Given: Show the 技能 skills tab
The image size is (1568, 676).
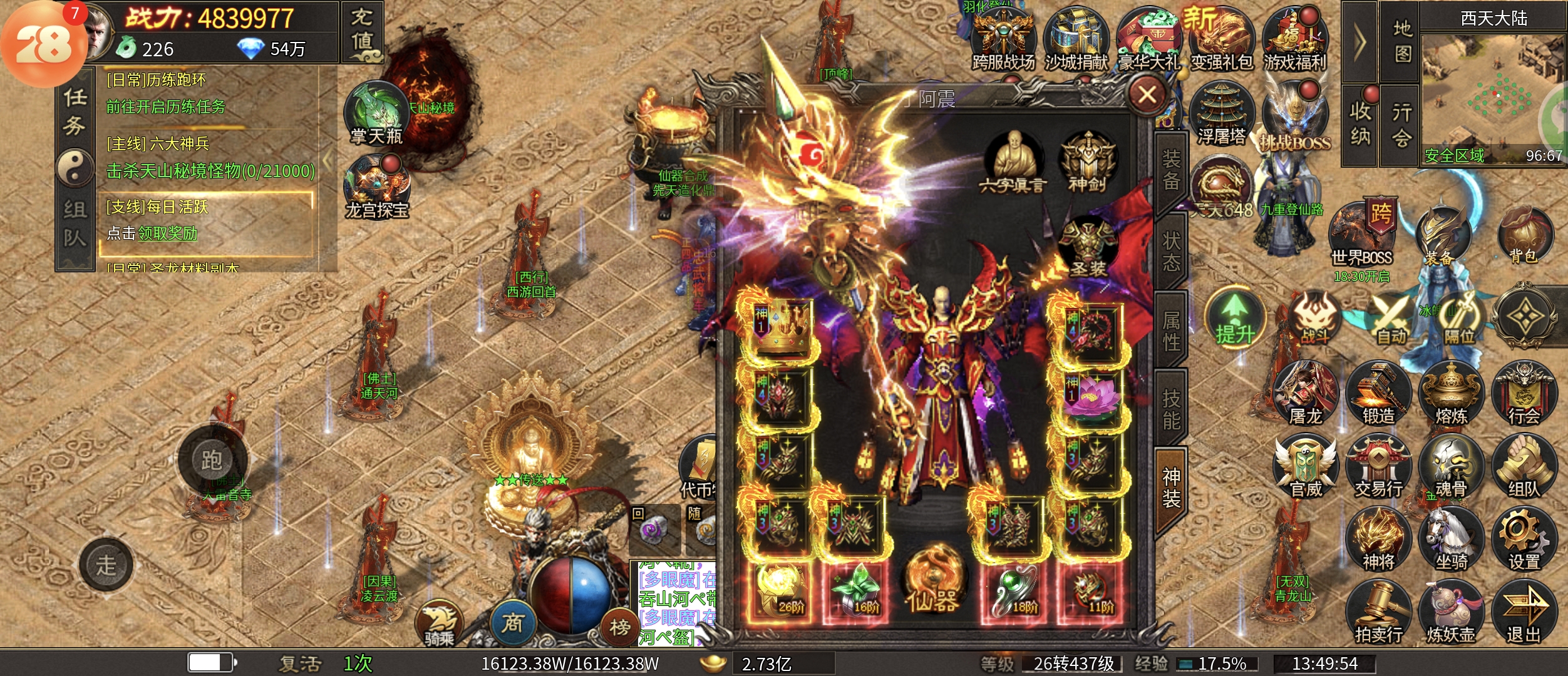Looking at the screenshot, I should click(1171, 409).
